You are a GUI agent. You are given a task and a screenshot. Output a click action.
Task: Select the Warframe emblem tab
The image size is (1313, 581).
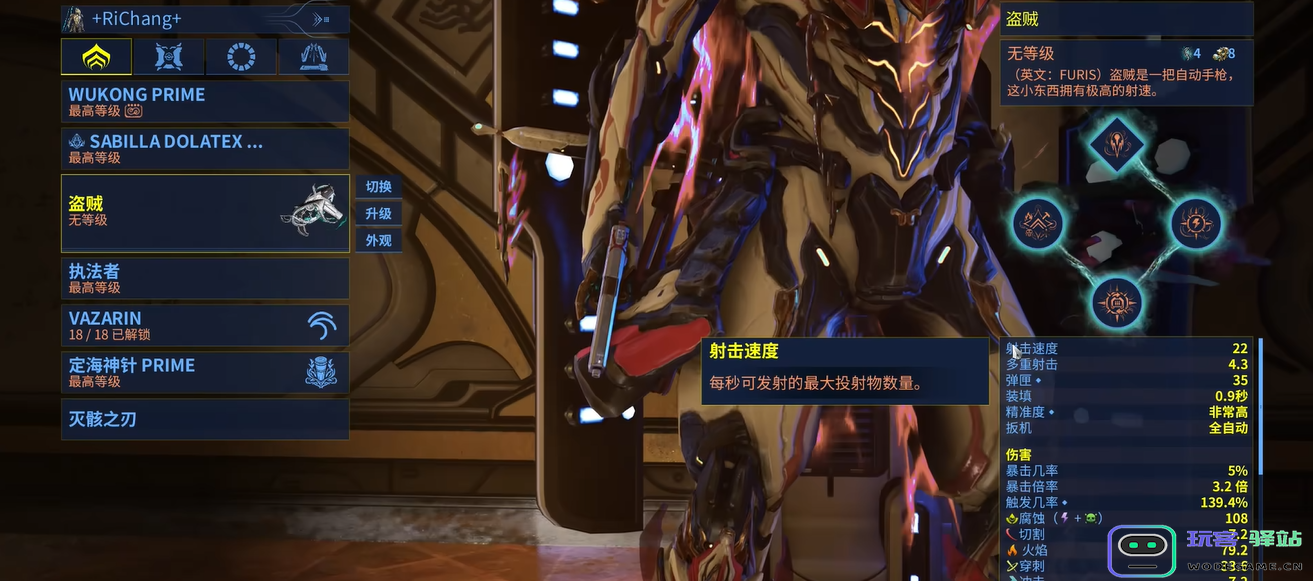96,57
